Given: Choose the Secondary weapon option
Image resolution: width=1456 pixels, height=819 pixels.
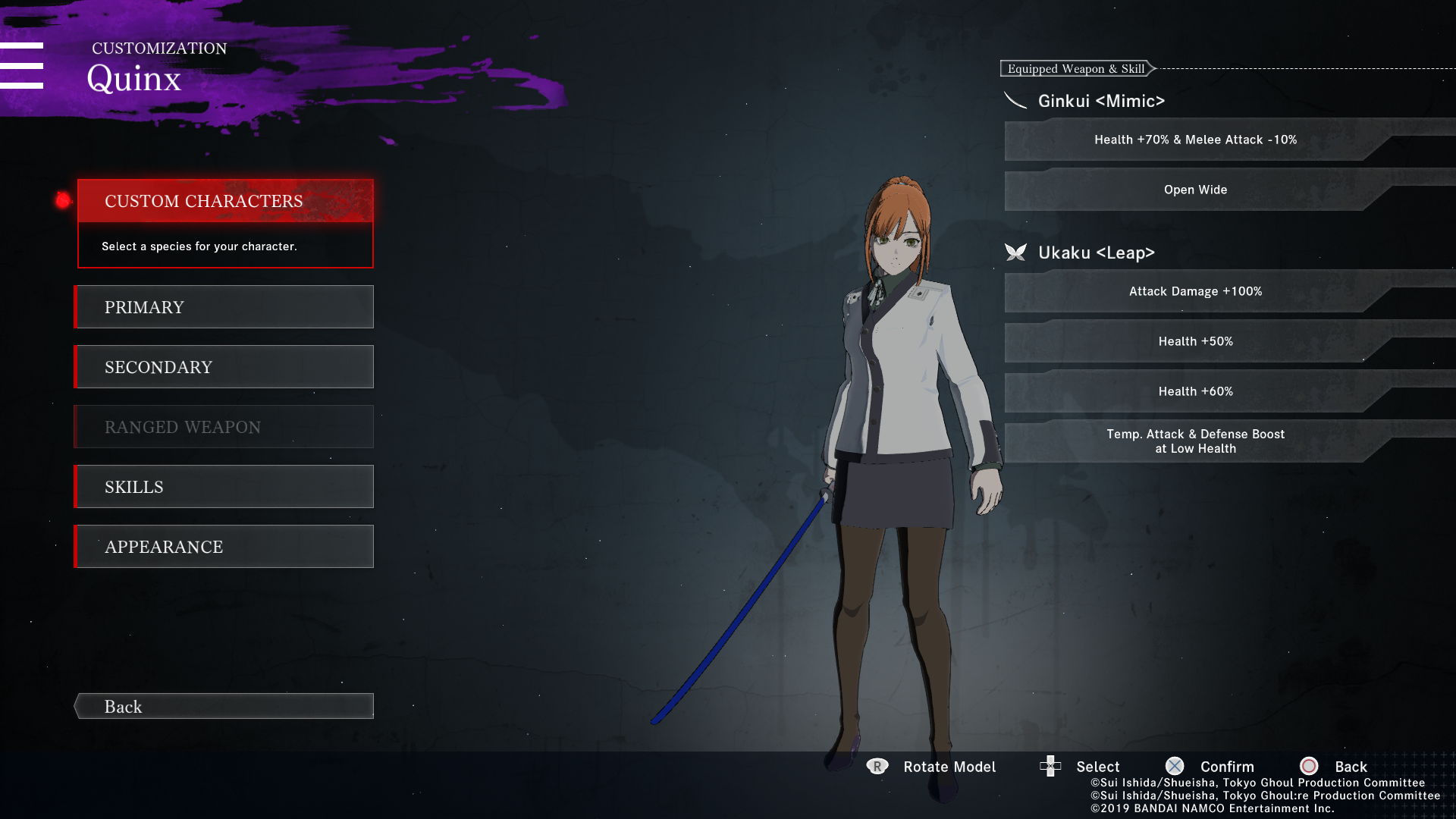Looking at the screenshot, I should (x=225, y=367).
